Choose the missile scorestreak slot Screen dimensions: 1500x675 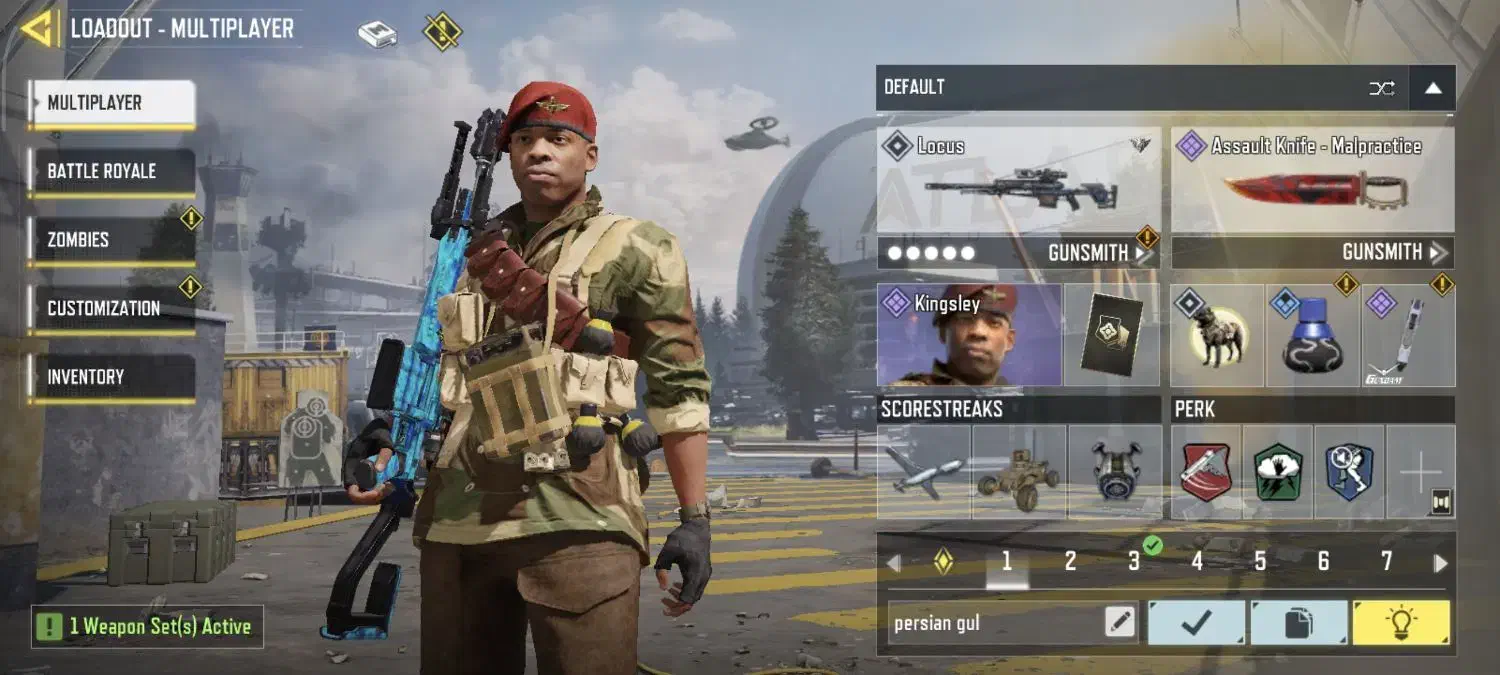(923, 472)
